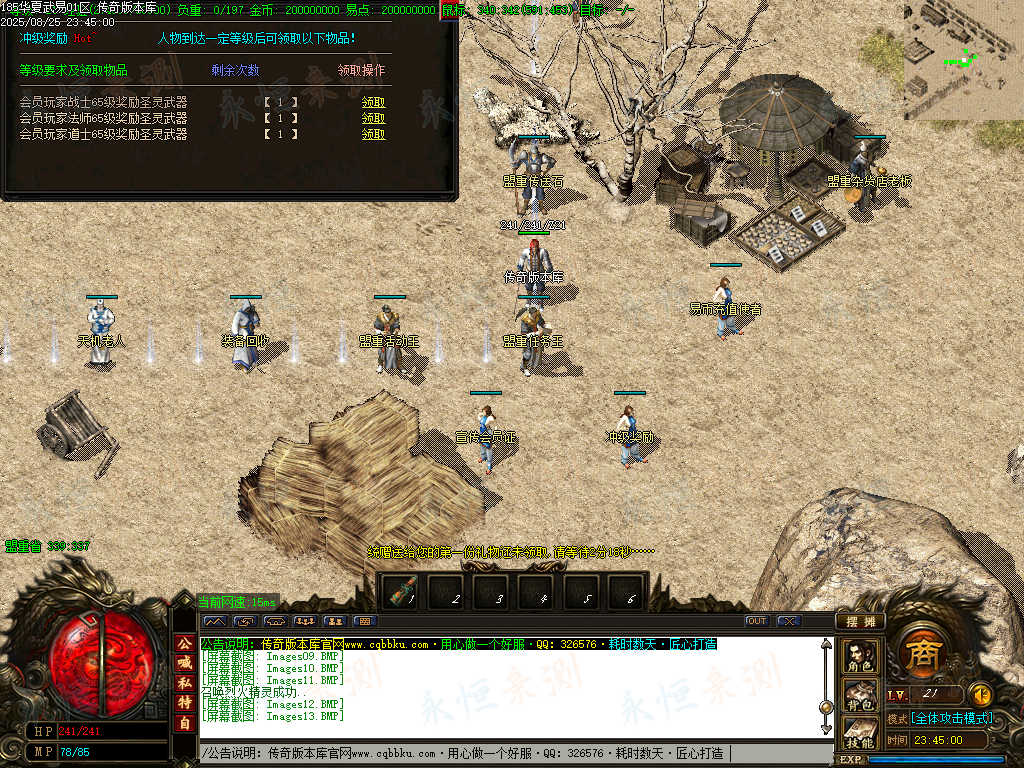Click the X button beside OUT
Image resolution: width=1024 pixels, height=768 pixels.
click(789, 621)
